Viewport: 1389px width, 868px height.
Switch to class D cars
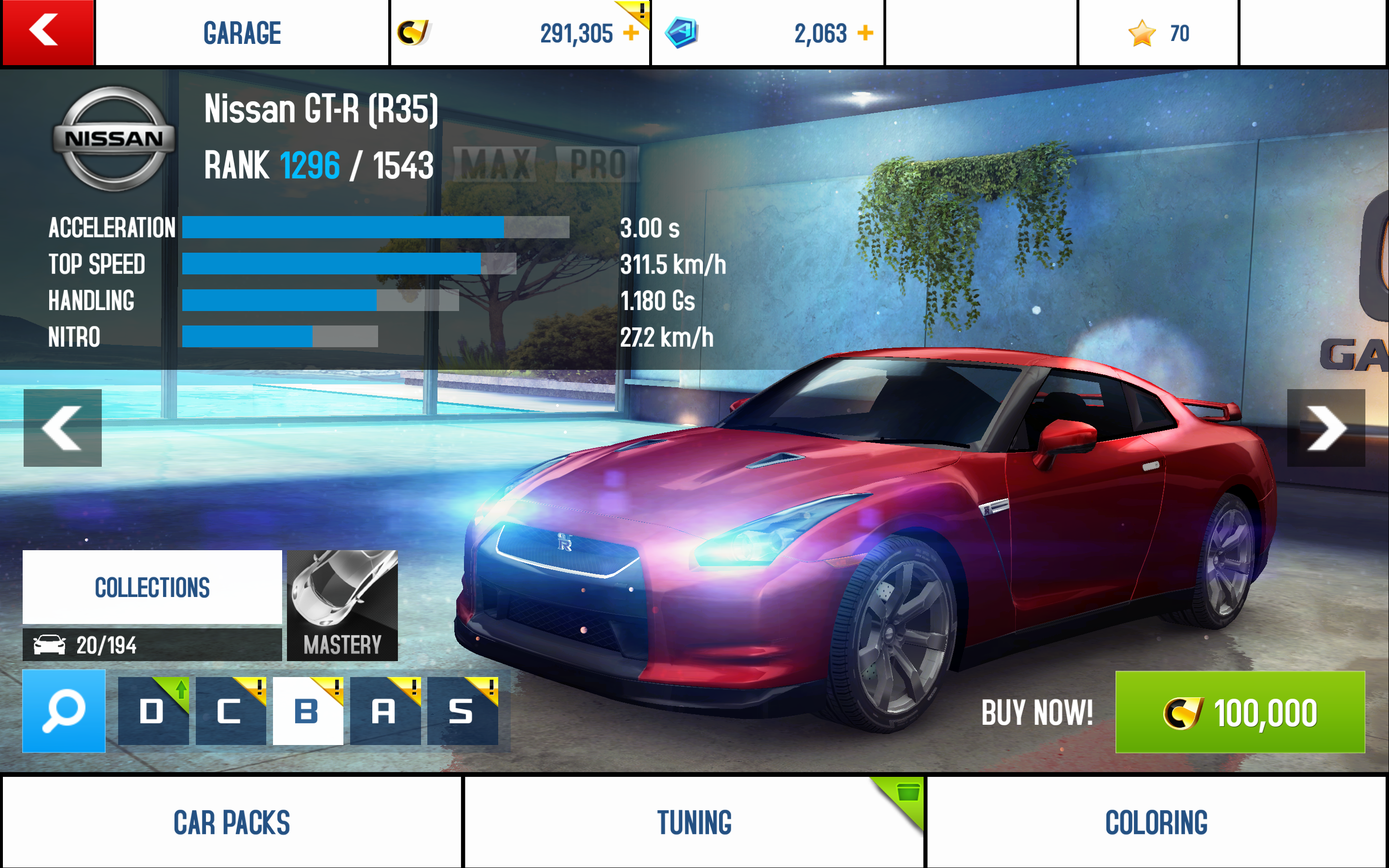(x=153, y=711)
